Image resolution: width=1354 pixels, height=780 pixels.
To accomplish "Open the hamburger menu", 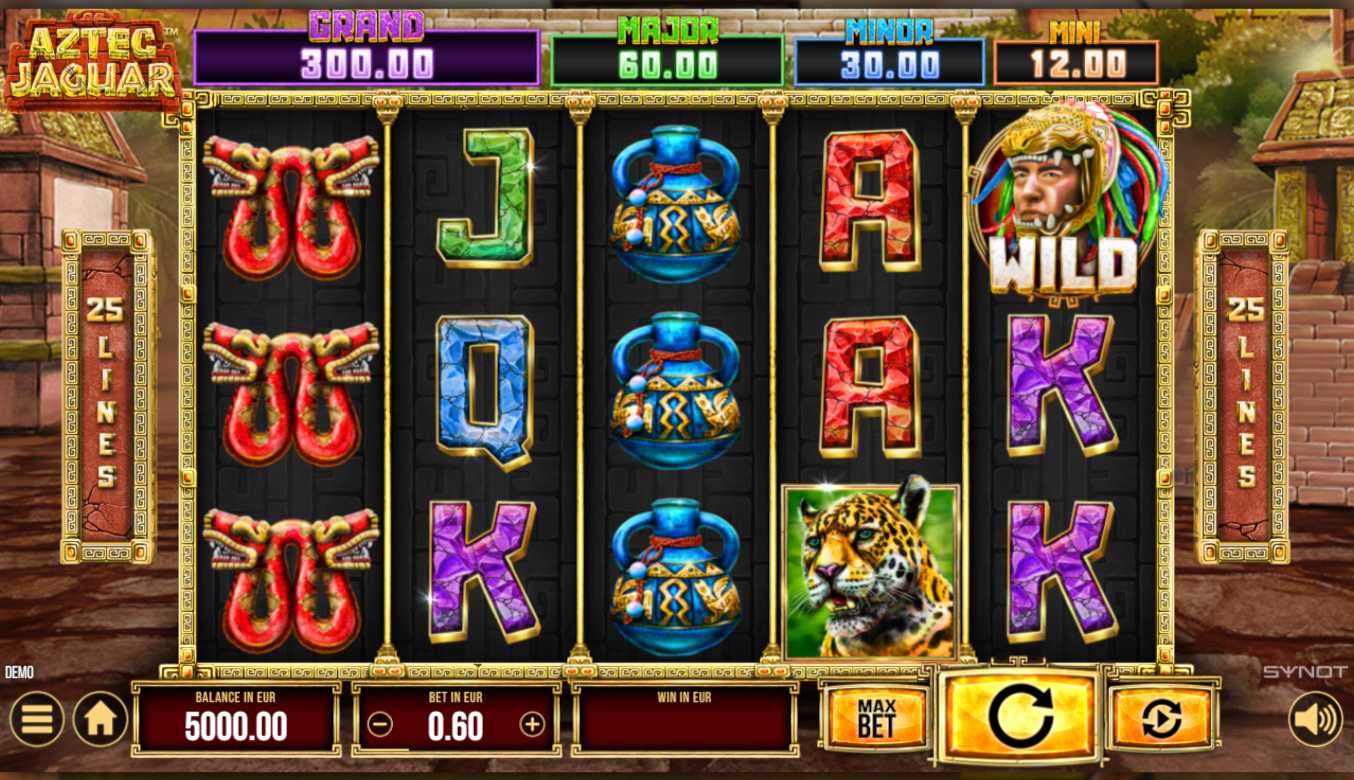I will 36,719.
